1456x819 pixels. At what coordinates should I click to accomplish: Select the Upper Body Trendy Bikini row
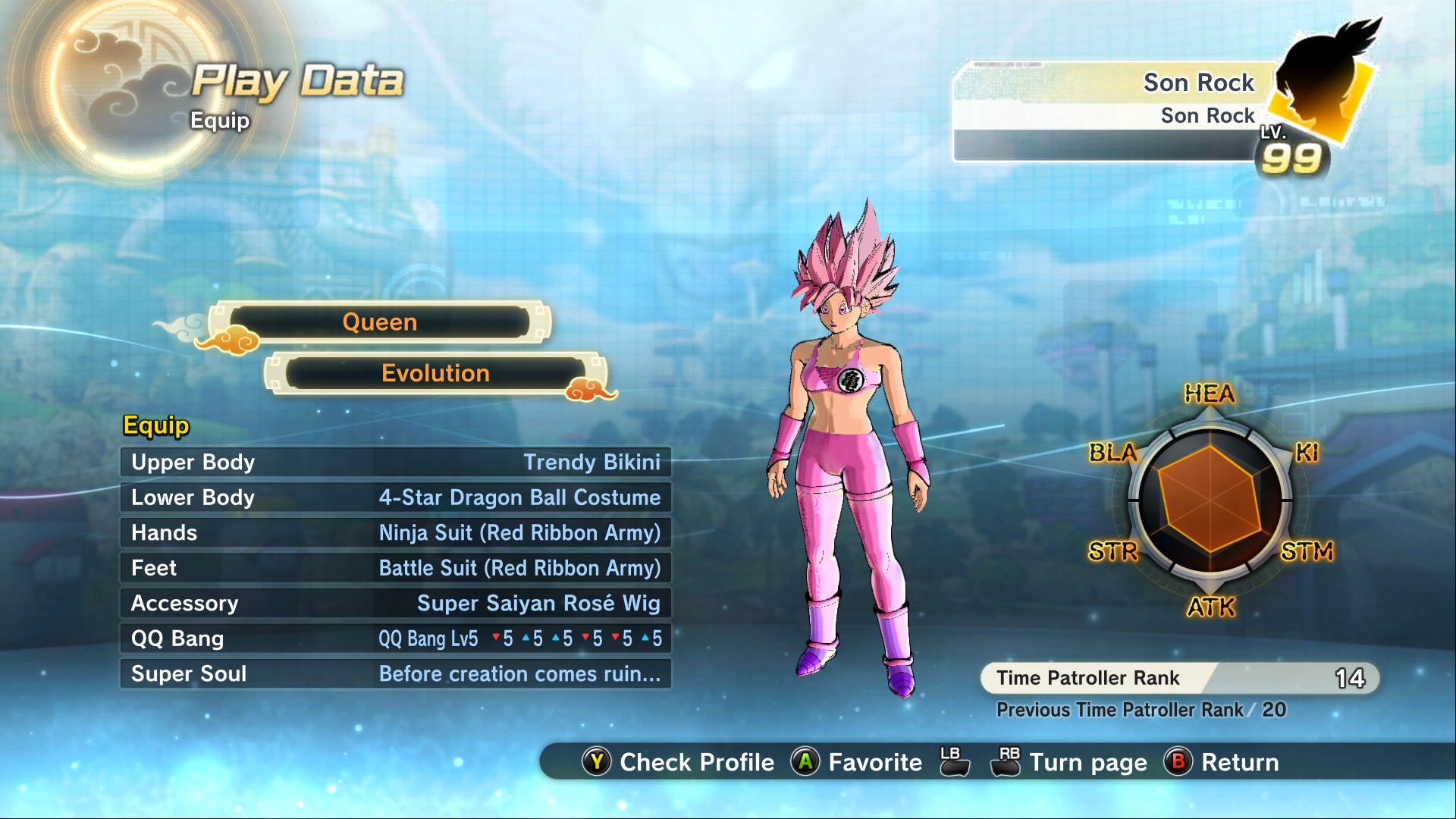click(x=395, y=462)
